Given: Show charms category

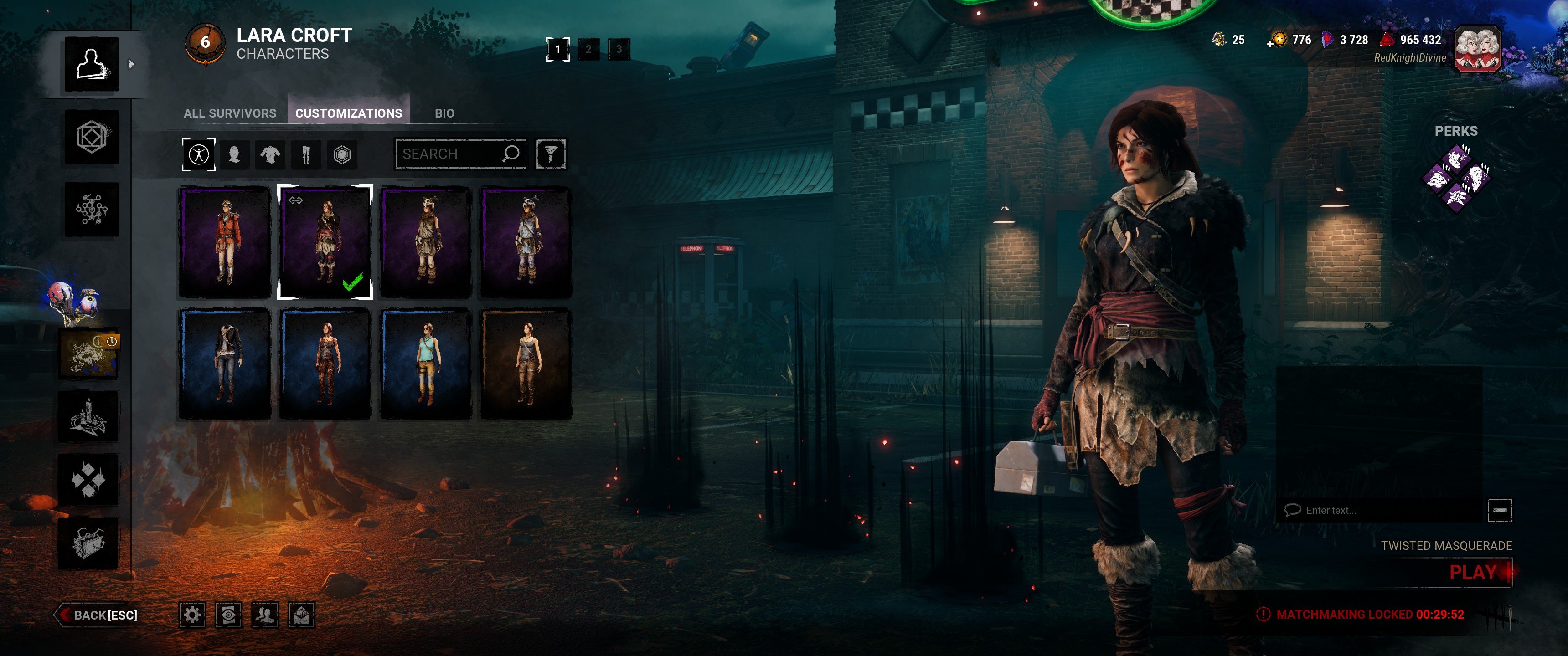Looking at the screenshot, I should (342, 154).
